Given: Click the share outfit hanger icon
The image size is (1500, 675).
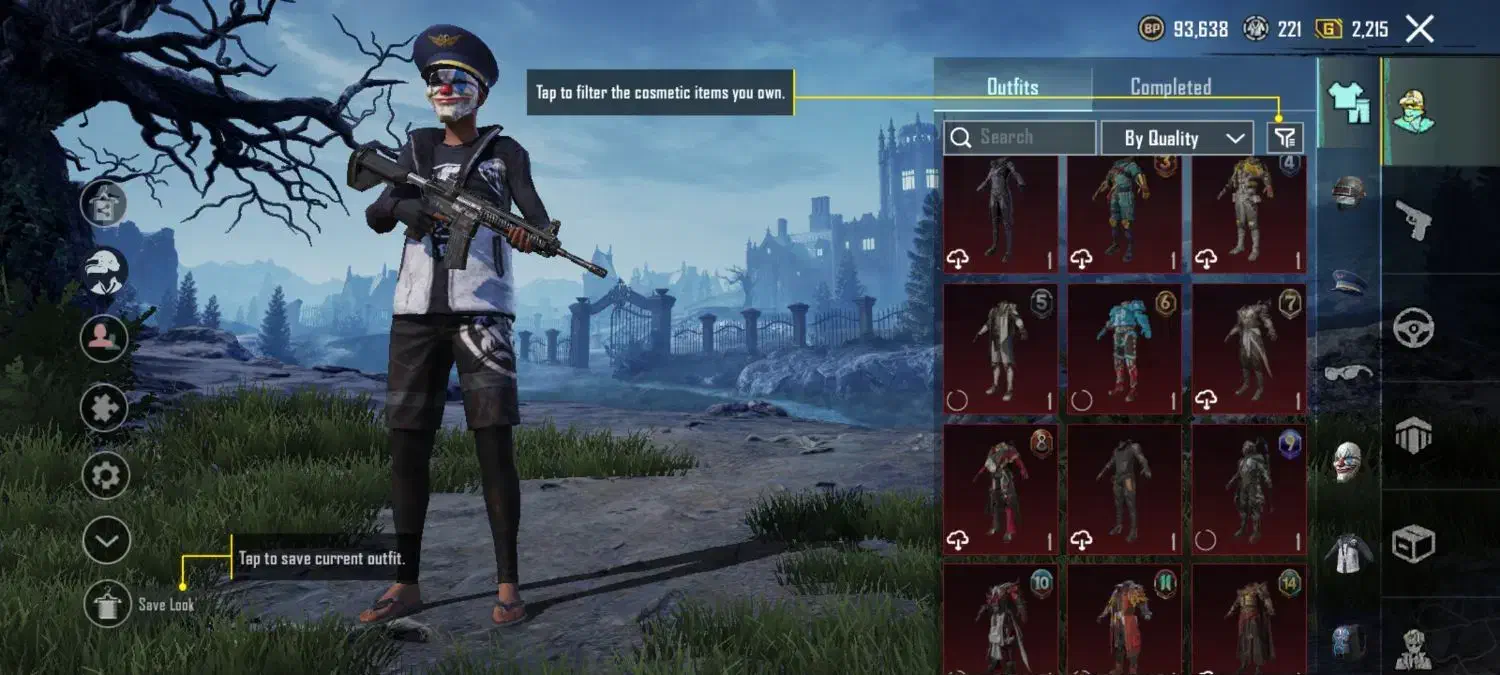Looking at the screenshot, I should (105, 204).
